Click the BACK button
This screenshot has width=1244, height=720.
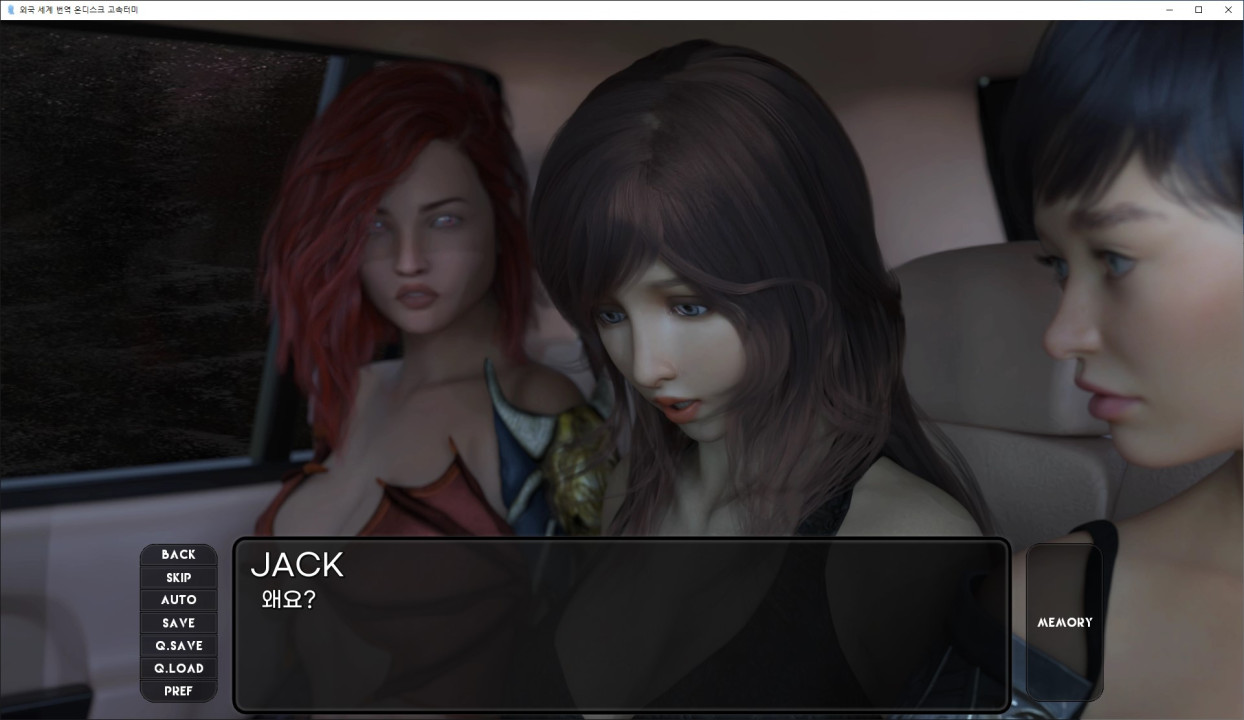pyautogui.click(x=178, y=555)
